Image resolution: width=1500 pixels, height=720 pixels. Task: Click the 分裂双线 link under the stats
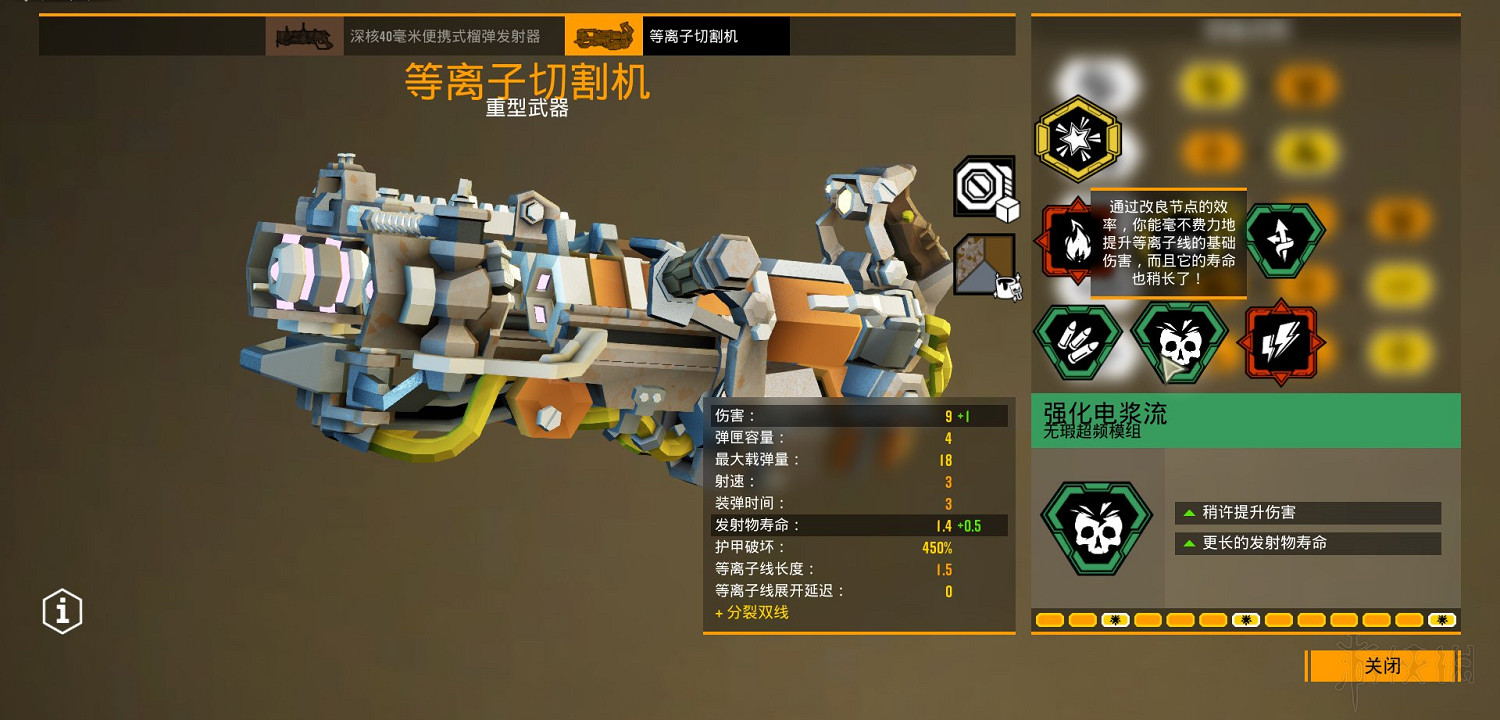click(755, 613)
